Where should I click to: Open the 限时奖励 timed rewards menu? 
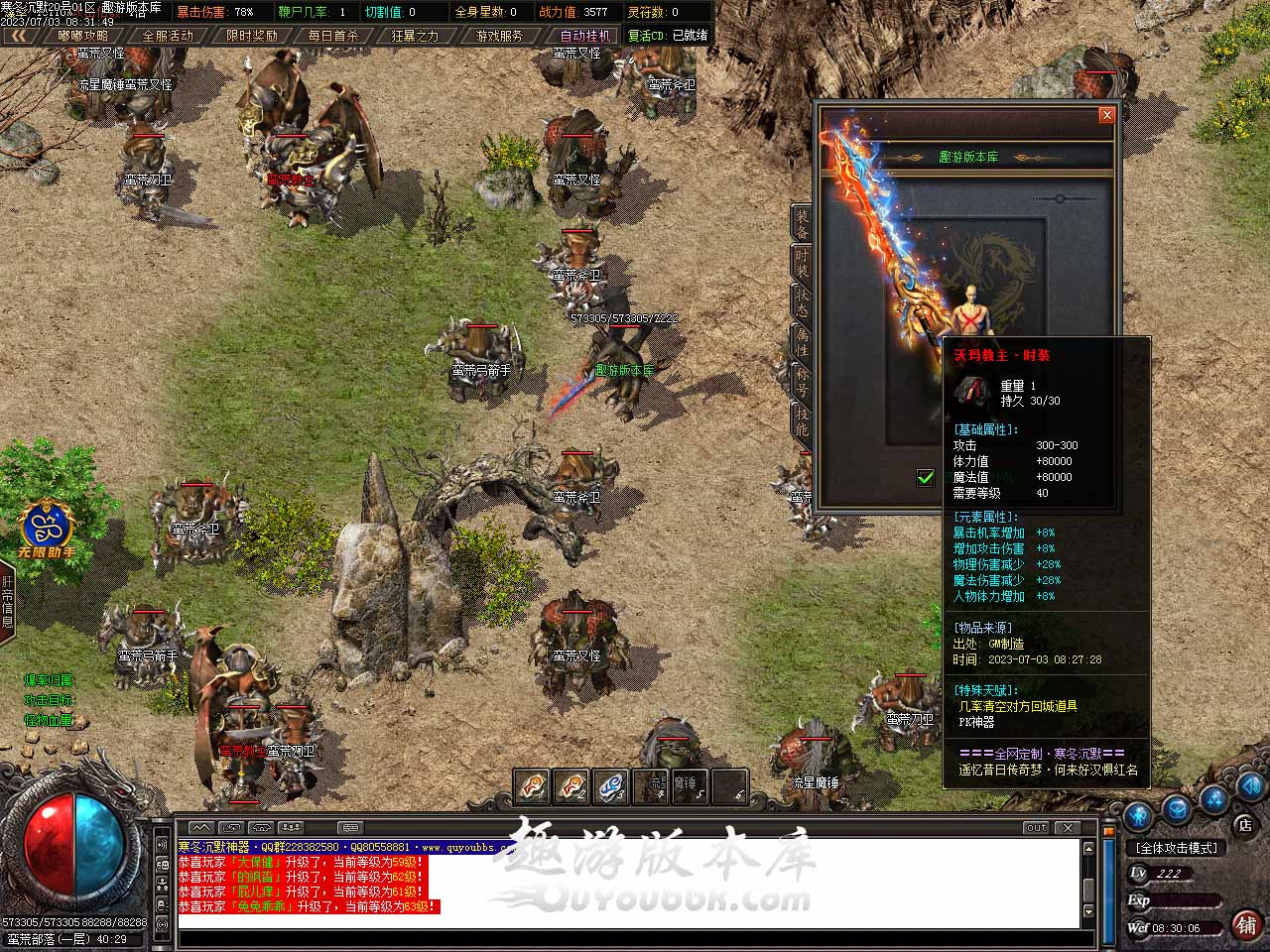(252, 36)
